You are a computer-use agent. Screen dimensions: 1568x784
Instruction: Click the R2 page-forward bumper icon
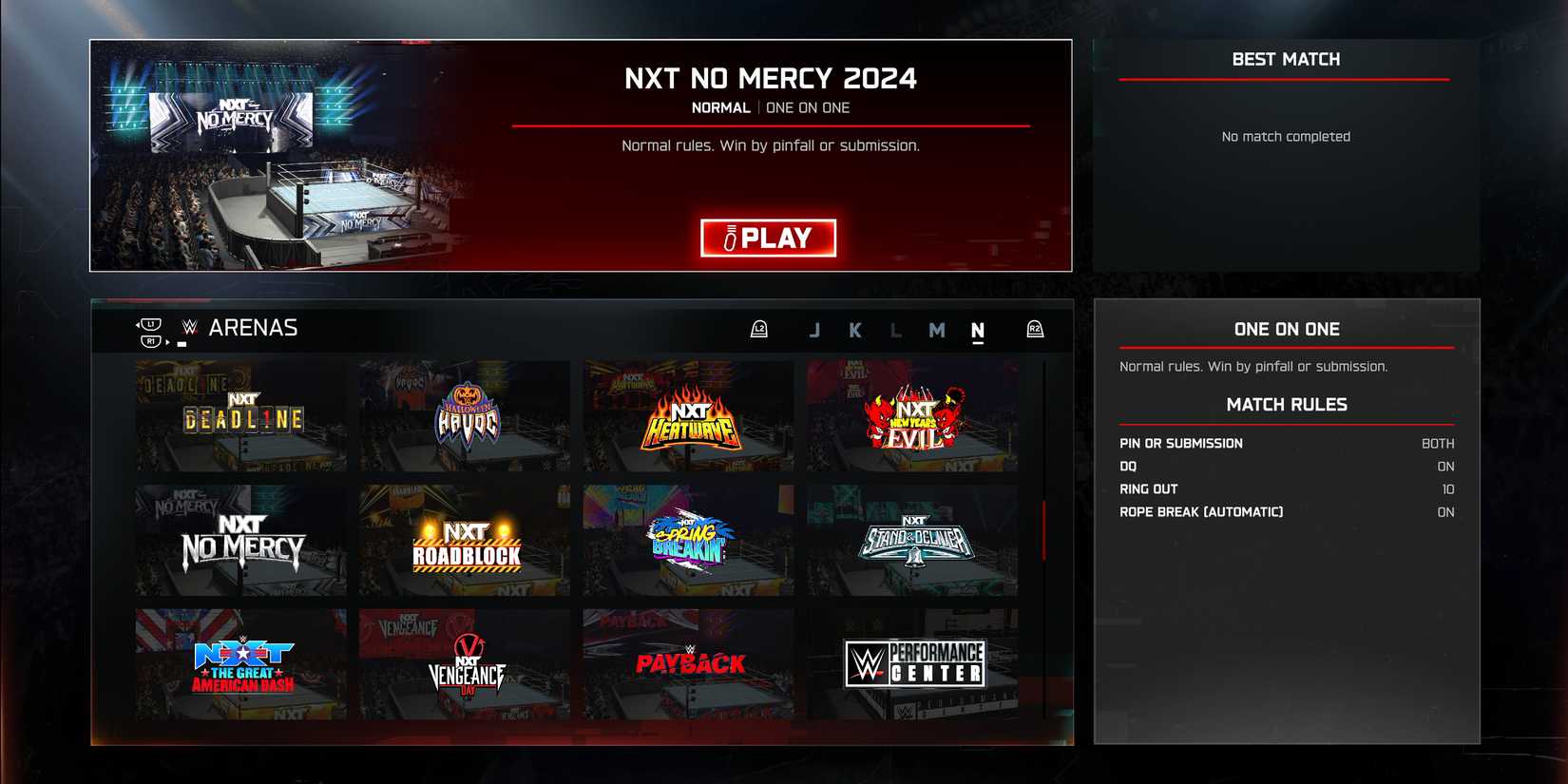1036,330
